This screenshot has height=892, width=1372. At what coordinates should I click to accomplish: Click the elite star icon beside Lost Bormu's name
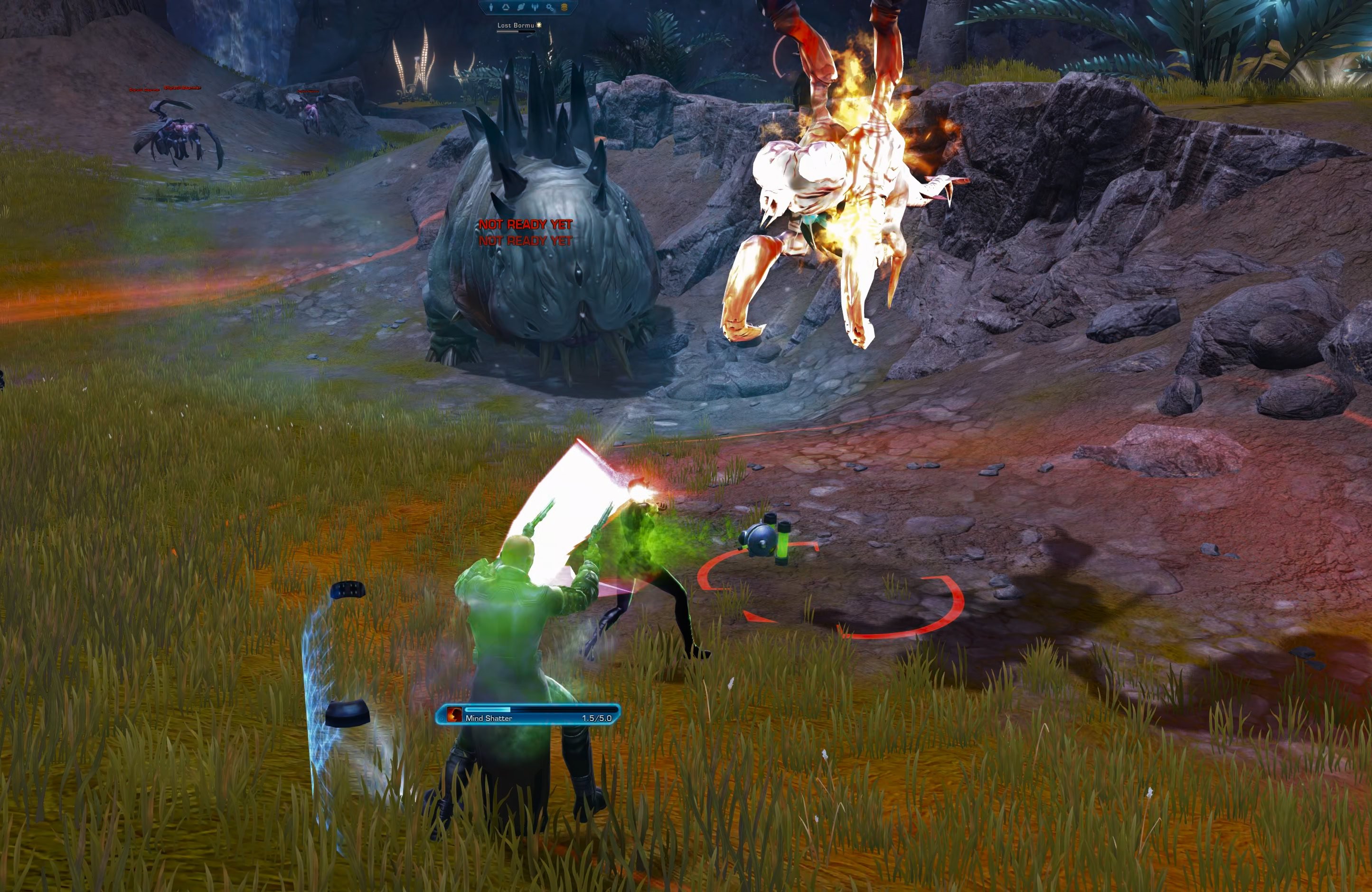tap(539, 26)
